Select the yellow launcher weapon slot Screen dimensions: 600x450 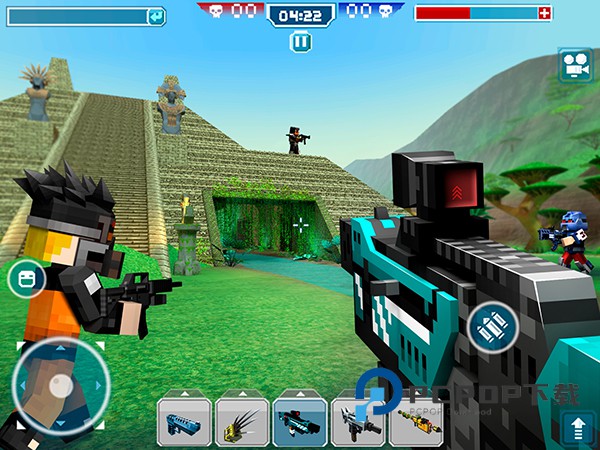[x=416, y=421]
